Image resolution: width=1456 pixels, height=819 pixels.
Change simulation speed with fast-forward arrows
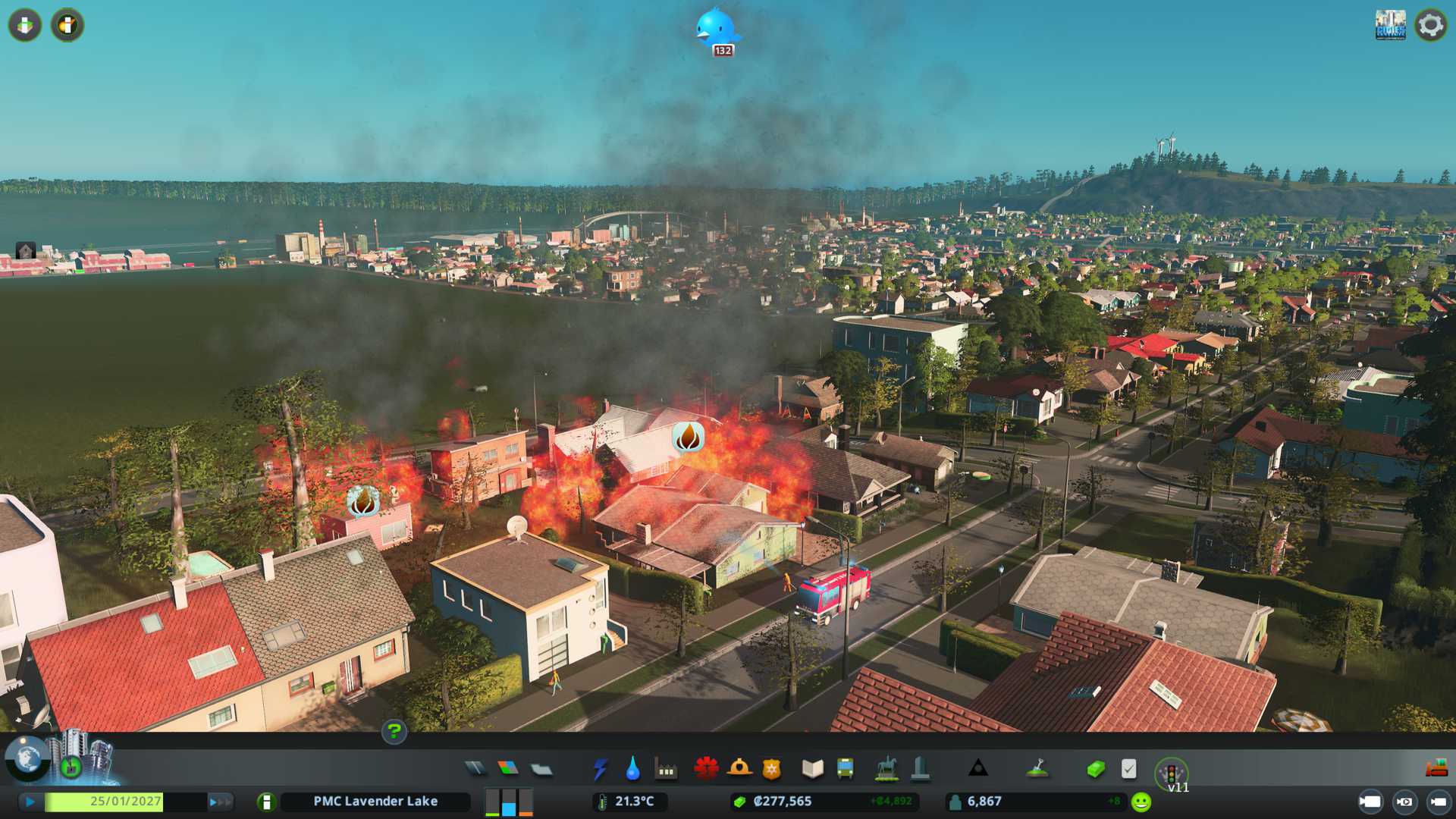220,802
